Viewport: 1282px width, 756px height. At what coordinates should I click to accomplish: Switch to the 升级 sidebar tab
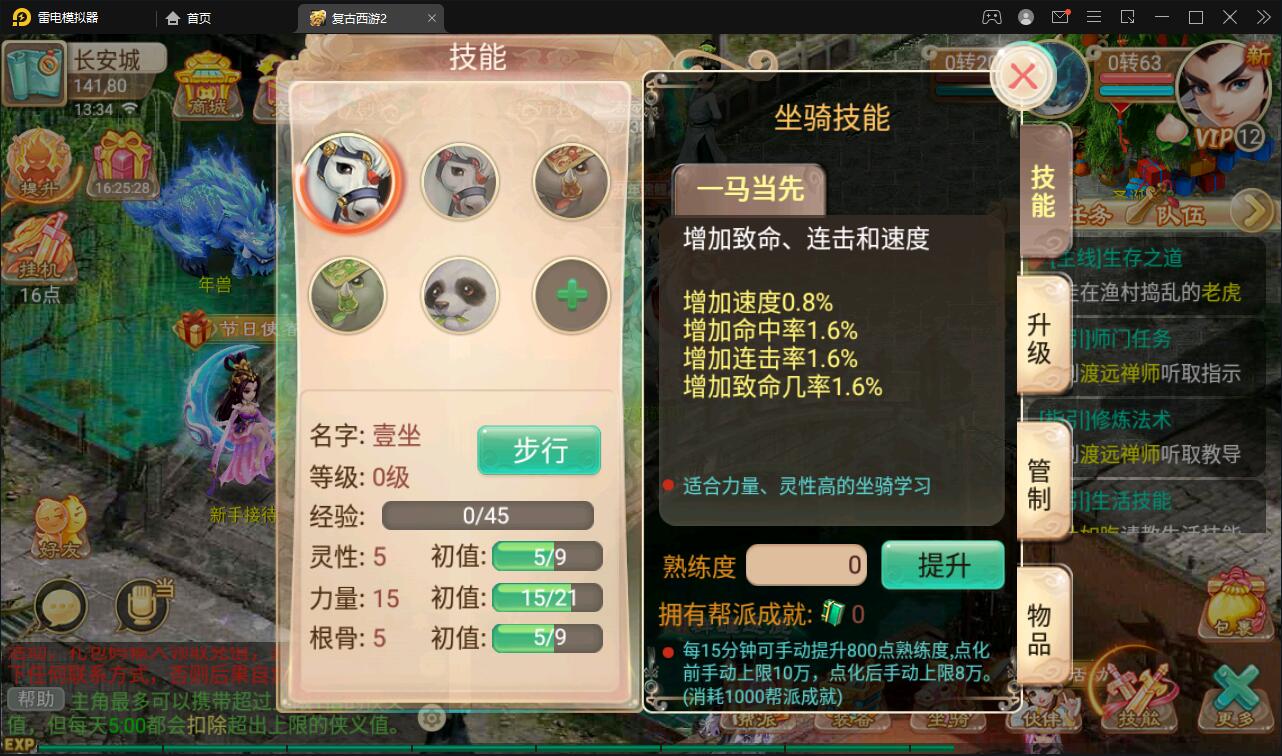click(x=1043, y=337)
